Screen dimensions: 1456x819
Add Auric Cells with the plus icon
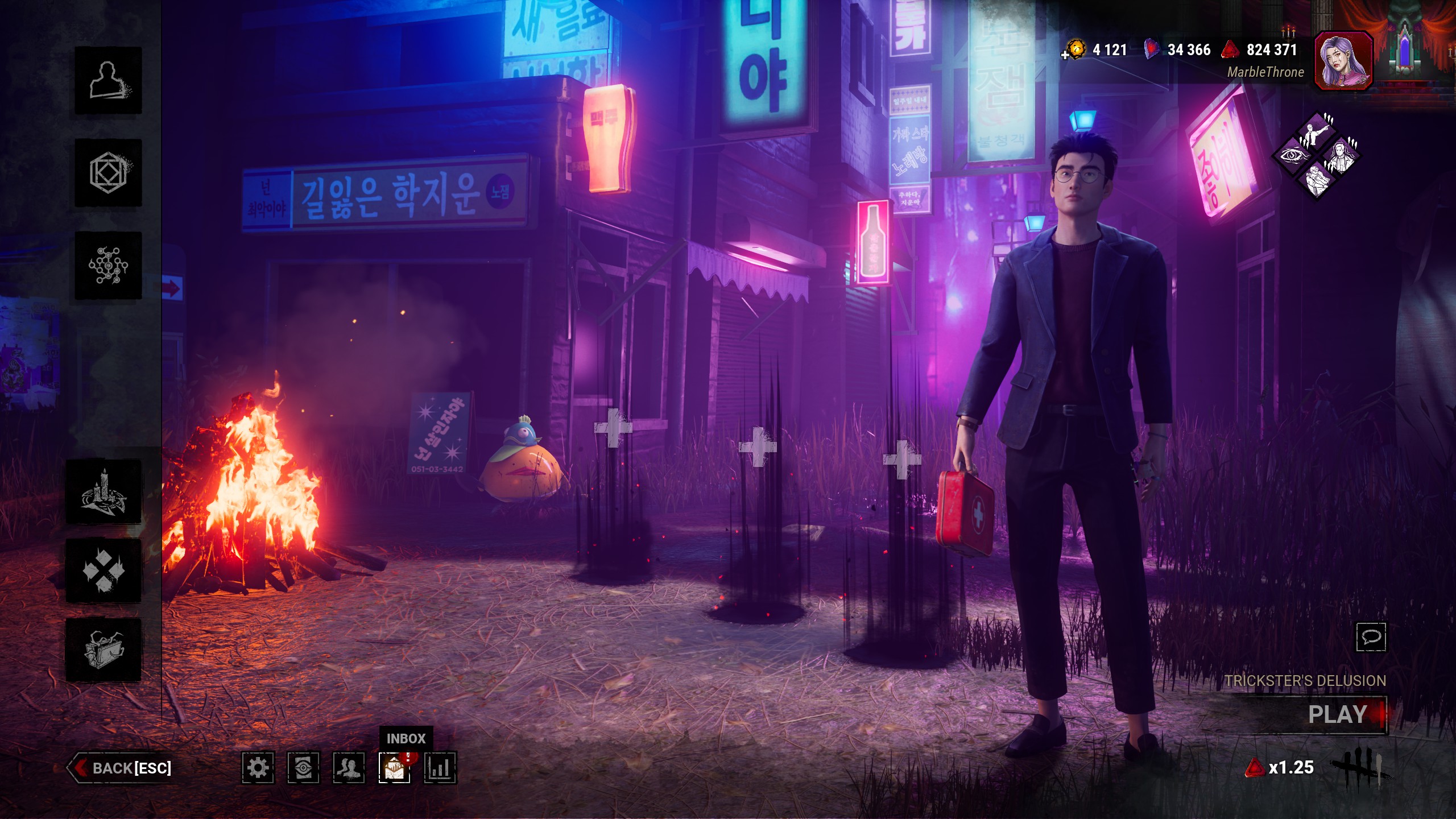[x=1065, y=55]
